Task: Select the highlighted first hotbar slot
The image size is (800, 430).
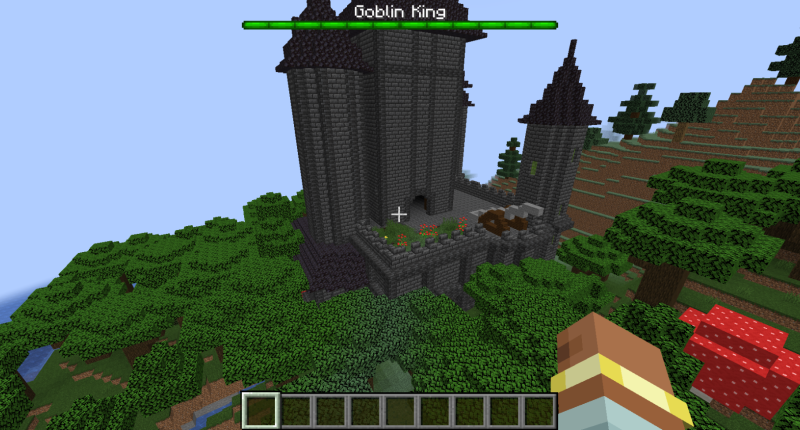Action: (x=262, y=410)
